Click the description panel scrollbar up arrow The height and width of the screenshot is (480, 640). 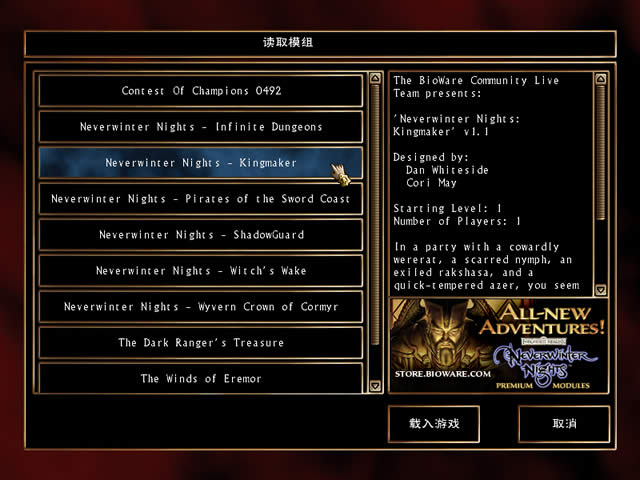(x=601, y=77)
